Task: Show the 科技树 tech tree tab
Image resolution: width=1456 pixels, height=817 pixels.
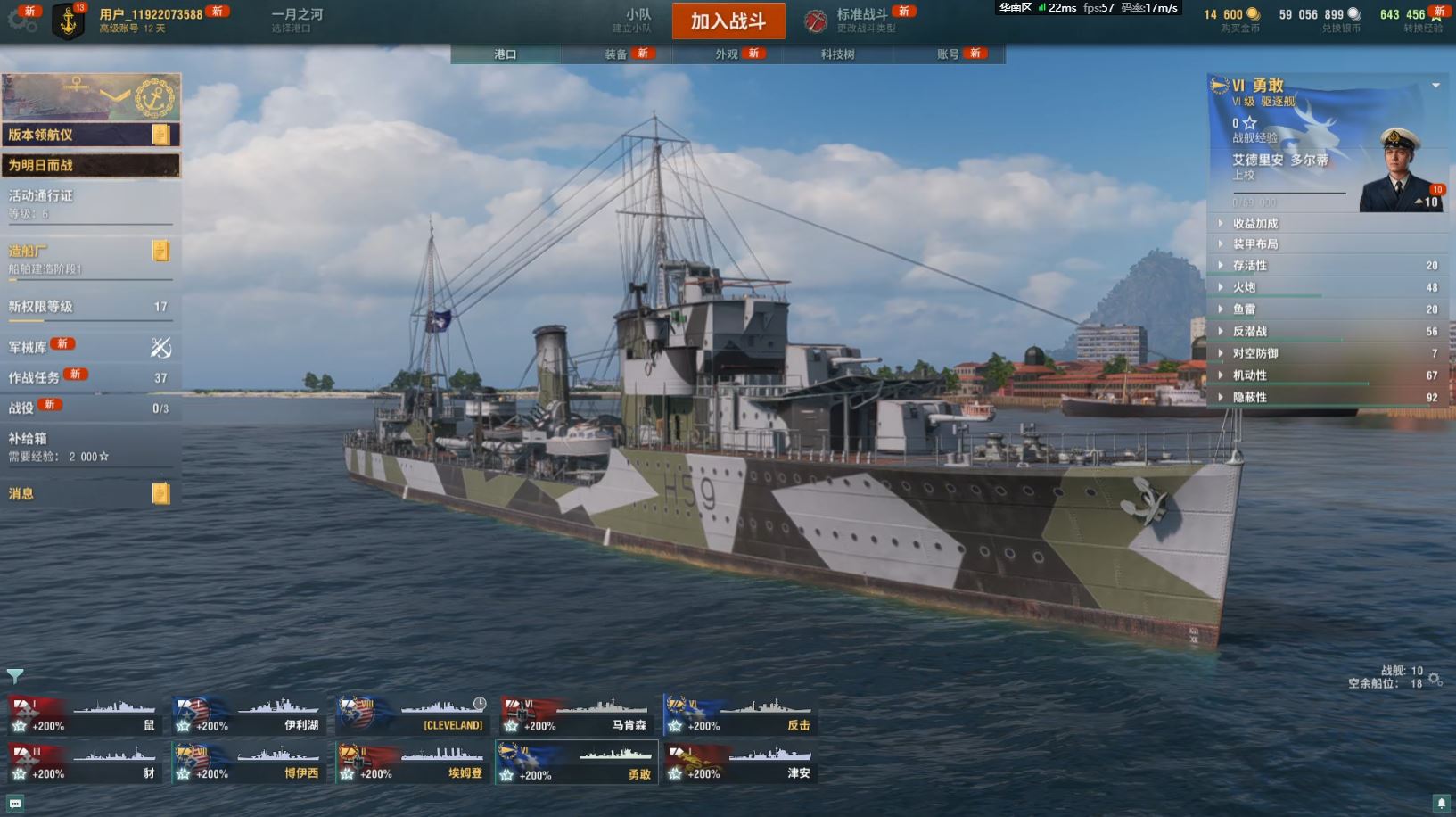Action: click(x=837, y=54)
